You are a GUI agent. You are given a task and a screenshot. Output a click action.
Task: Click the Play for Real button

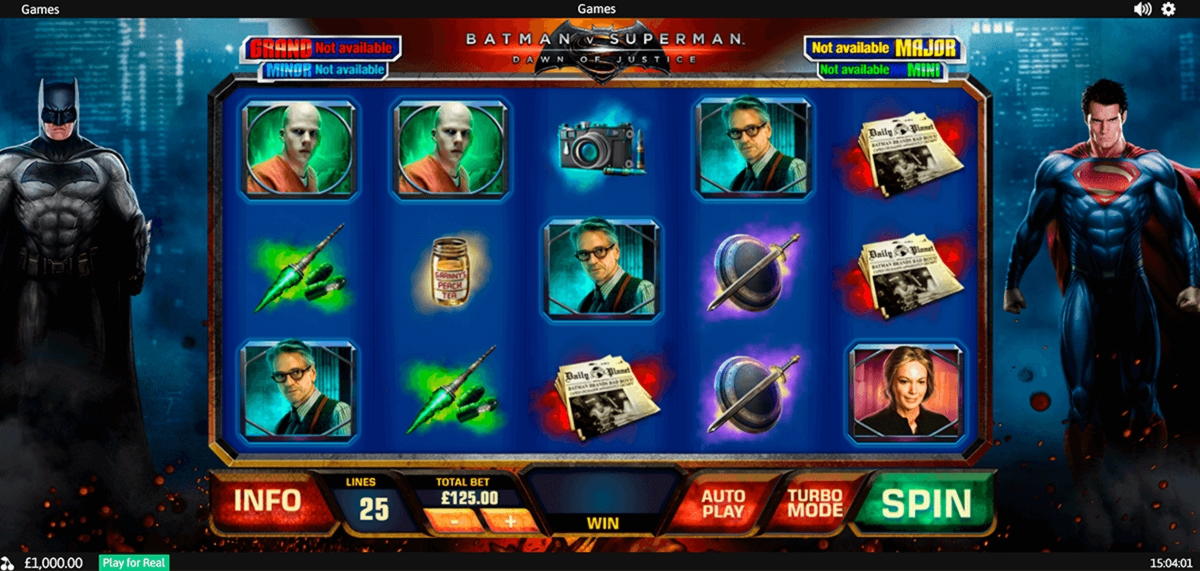[134, 563]
